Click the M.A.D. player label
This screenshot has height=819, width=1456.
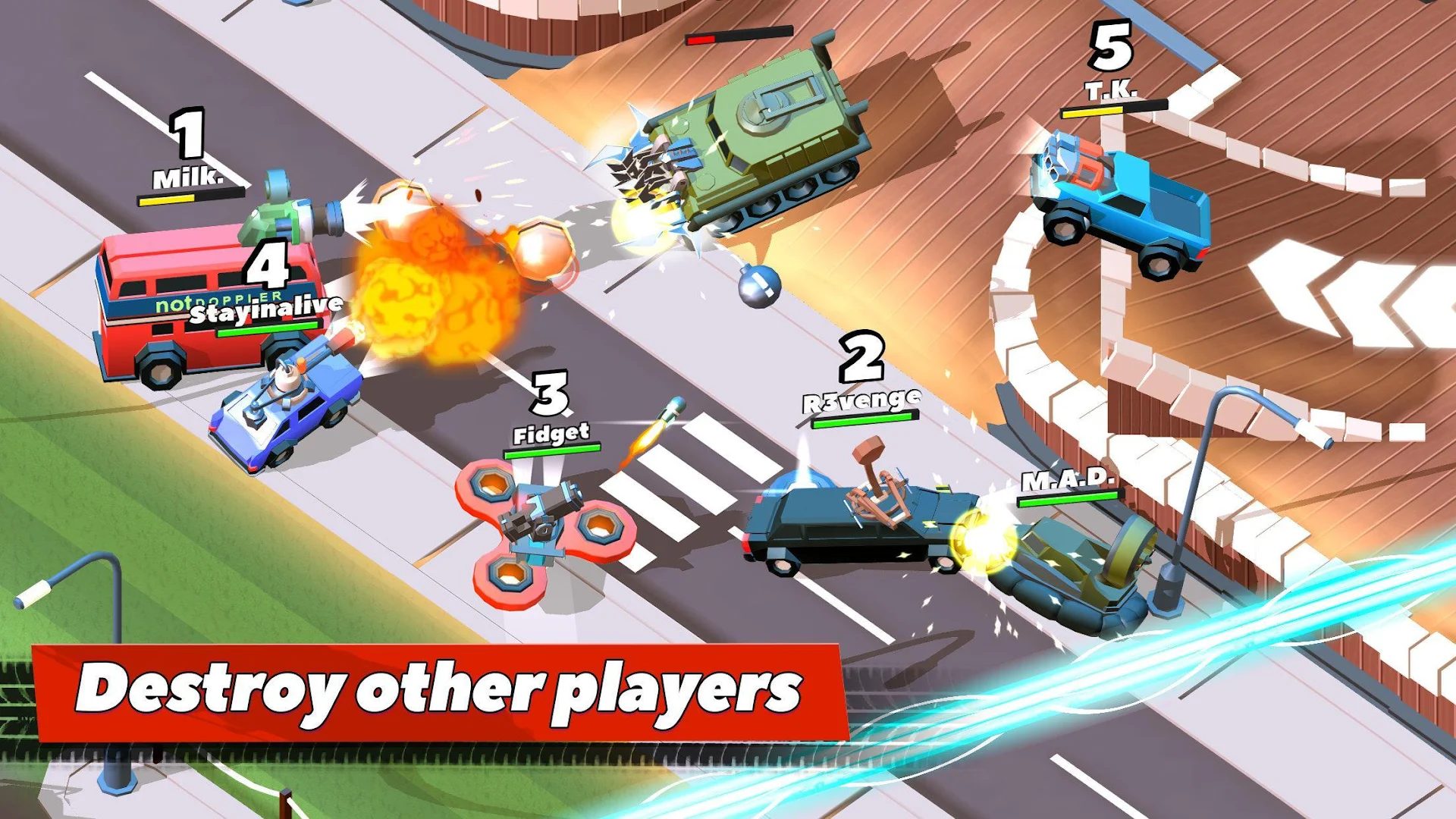(1067, 480)
